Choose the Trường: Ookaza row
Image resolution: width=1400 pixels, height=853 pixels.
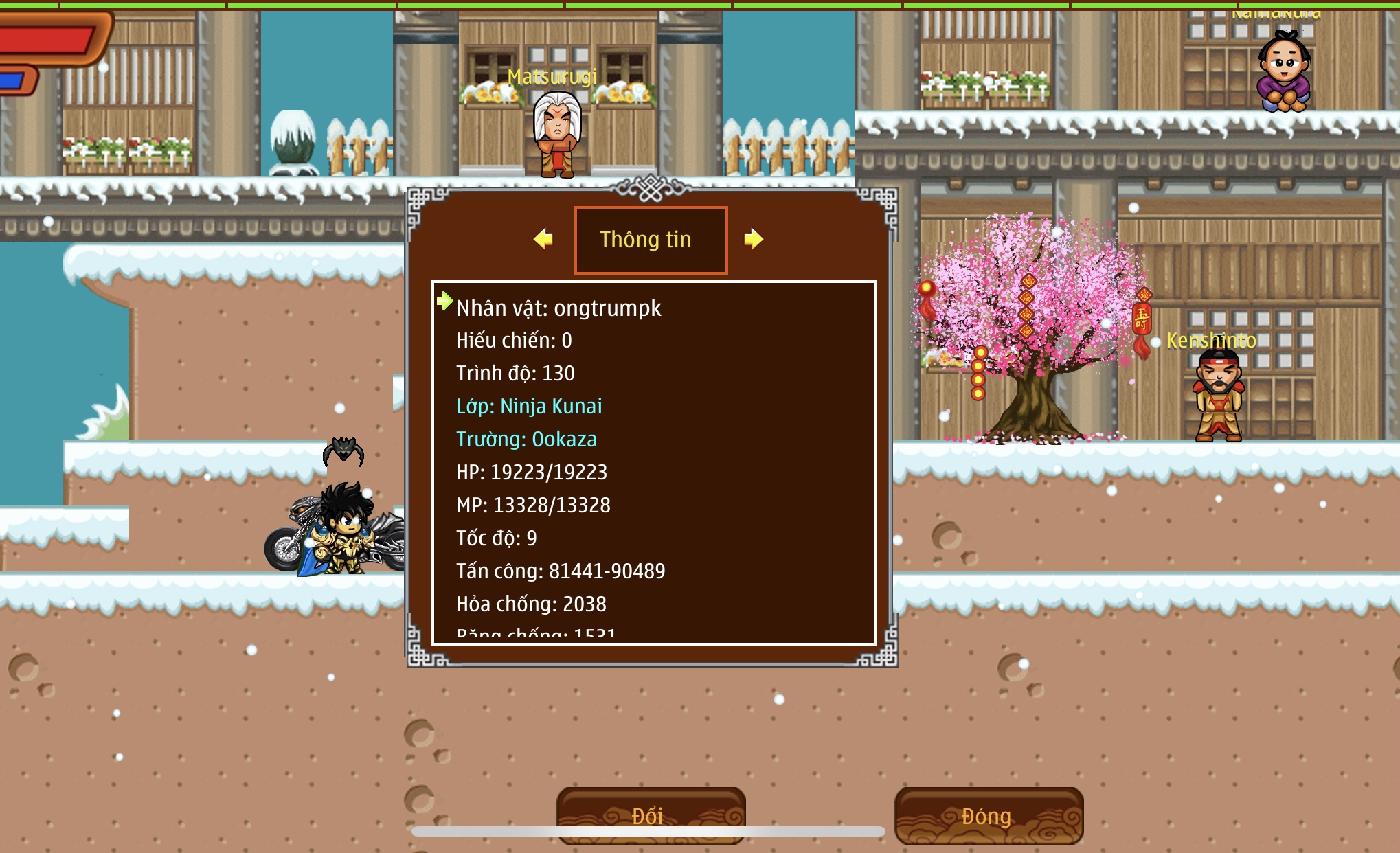526,439
